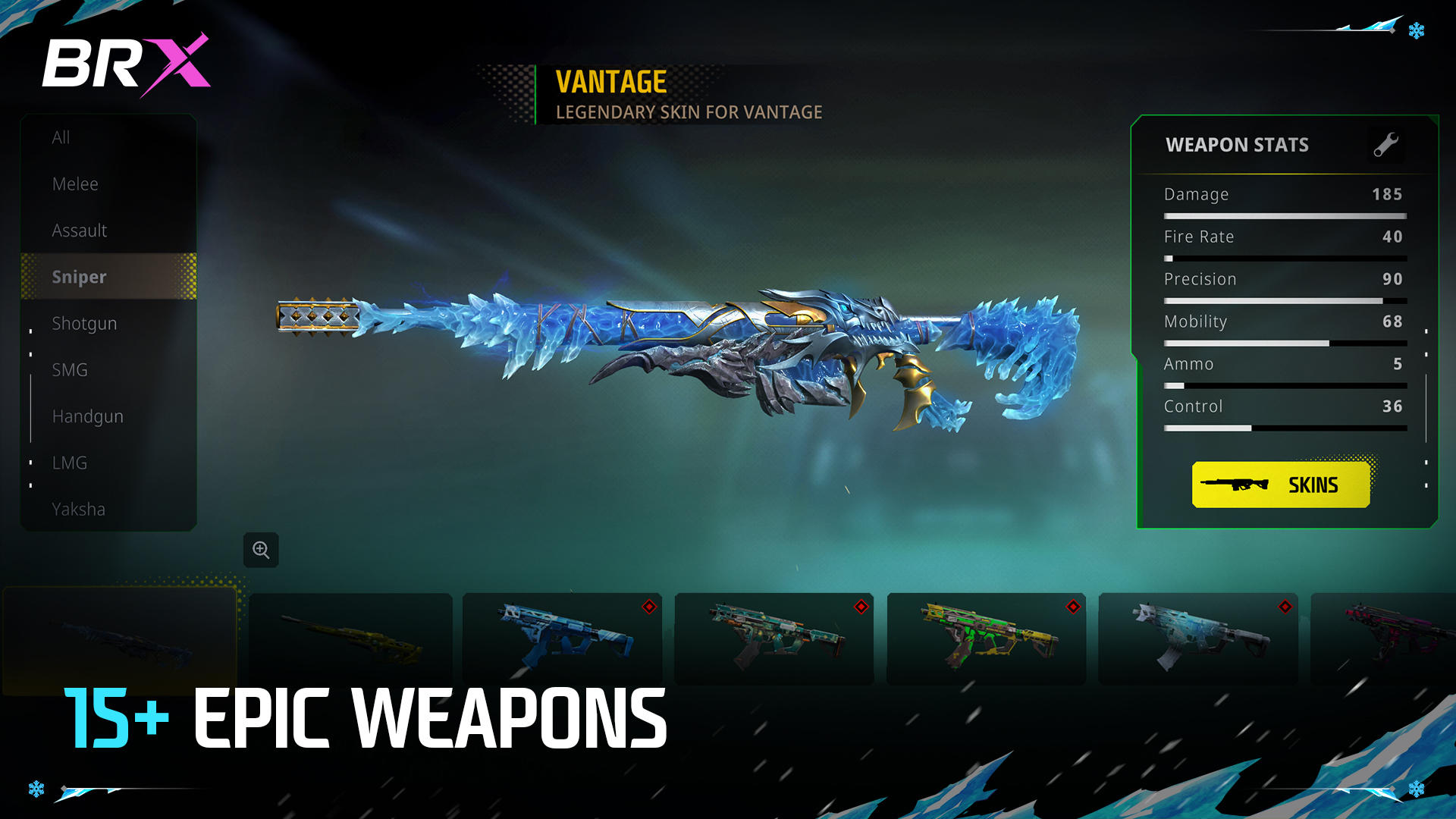The image size is (1456, 819).
Task: Click the magnifier zoom icon below the weapon
Action: click(261, 551)
